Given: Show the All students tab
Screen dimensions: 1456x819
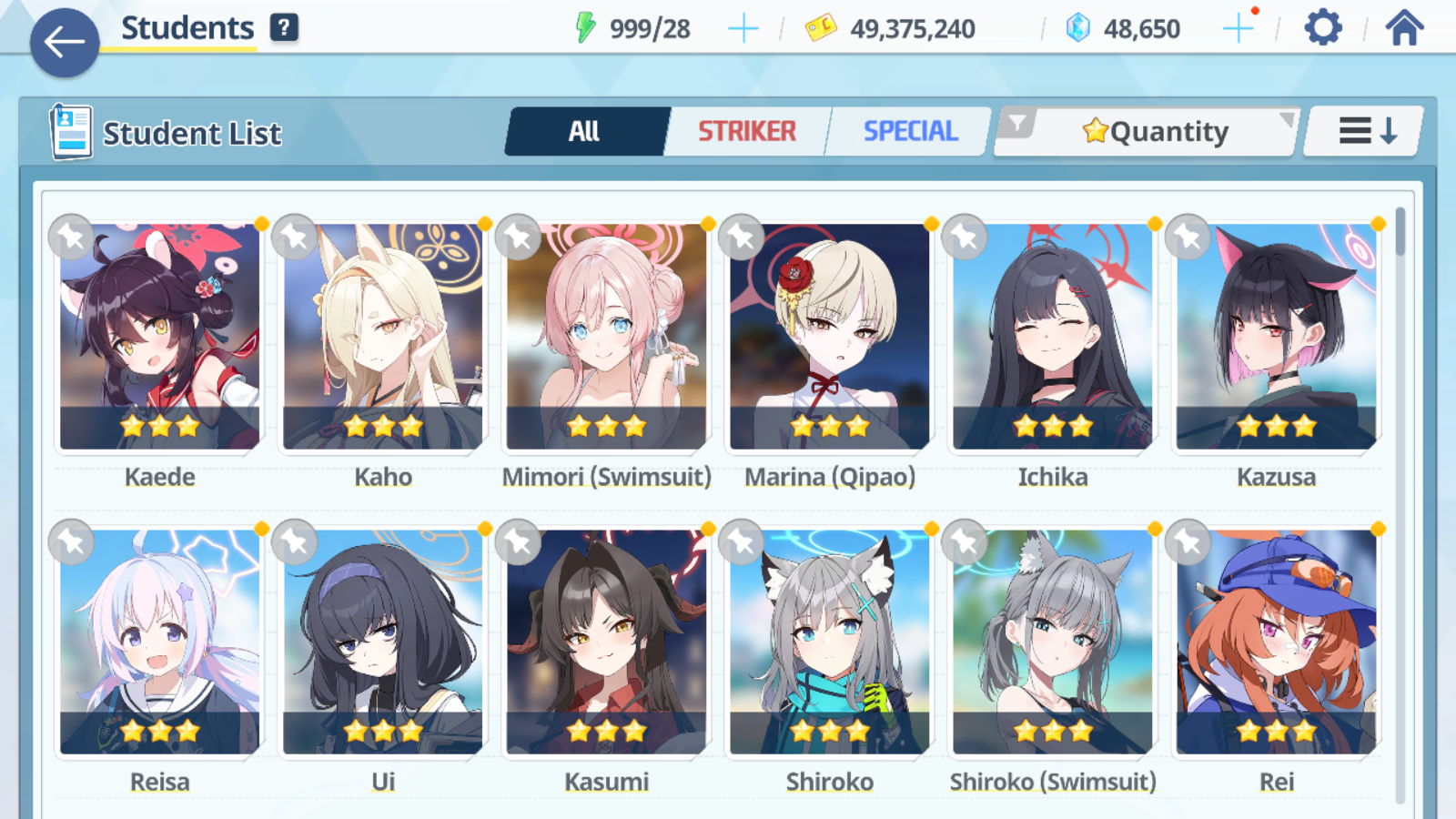Looking at the screenshot, I should 585,132.
